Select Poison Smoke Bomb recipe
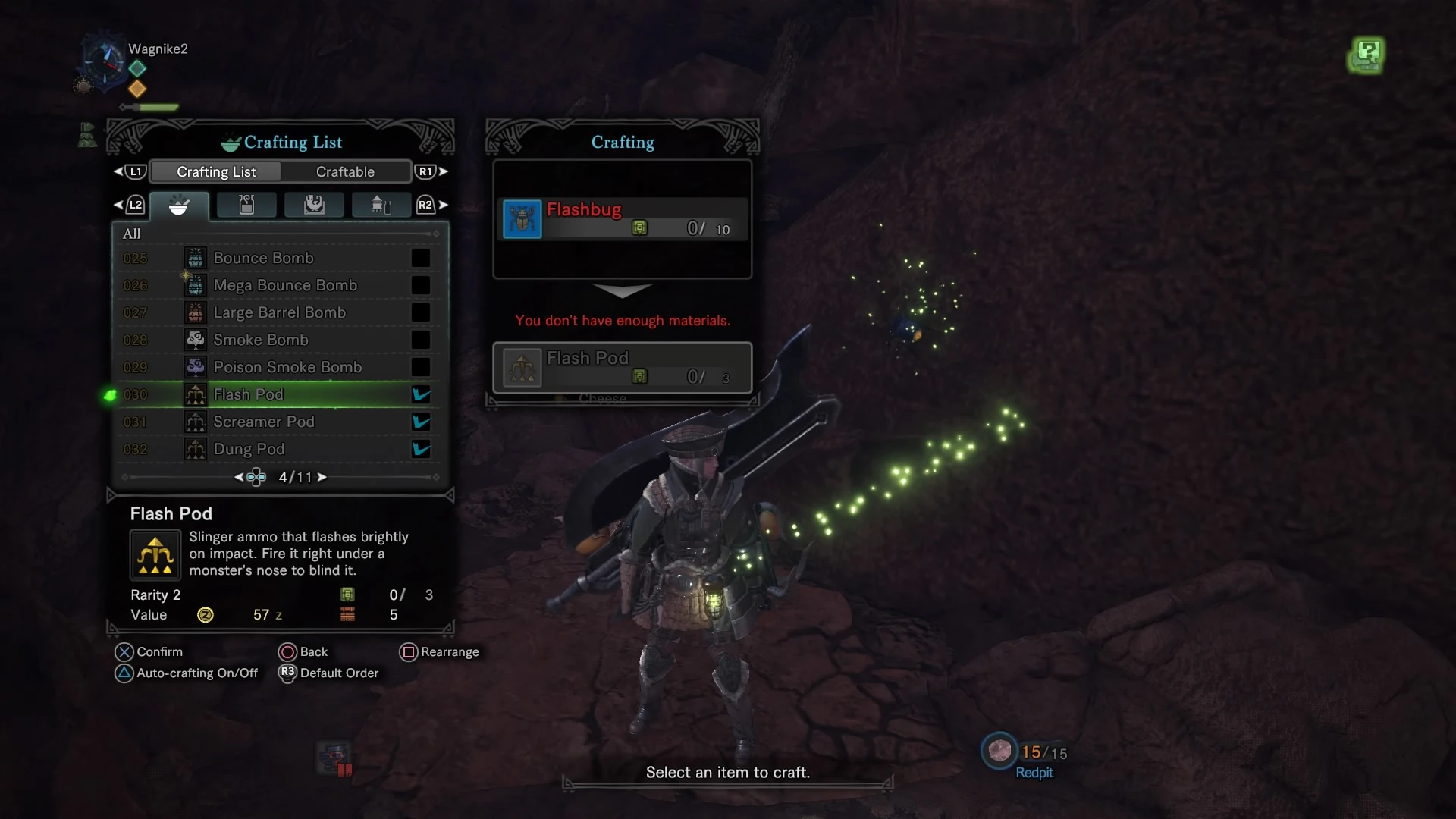Image resolution: width=1456 pixels, height=819 pixels. pyautogui.click(x=287, y=367)
